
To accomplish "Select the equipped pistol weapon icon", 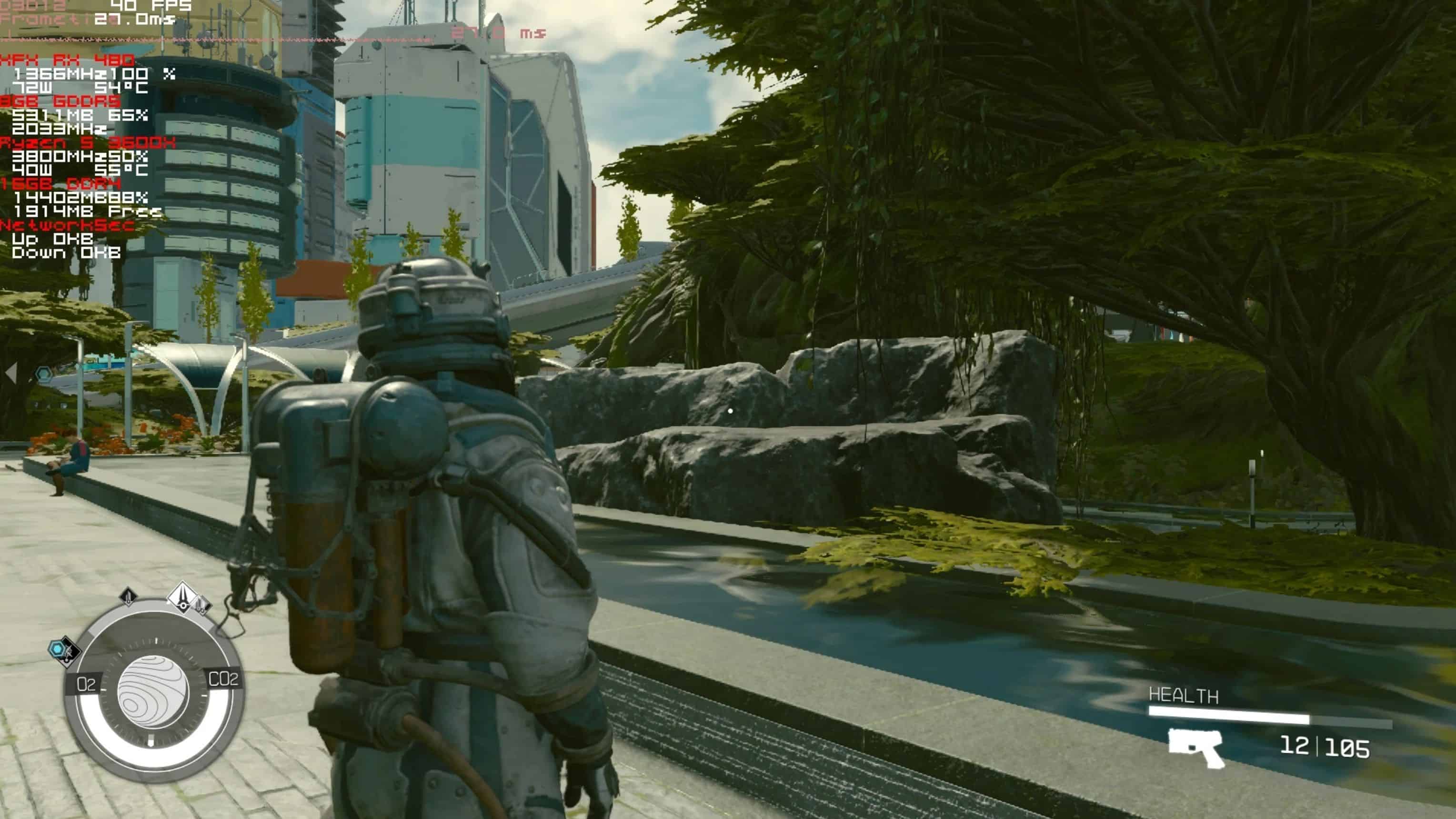I will tap(1196, 747).
